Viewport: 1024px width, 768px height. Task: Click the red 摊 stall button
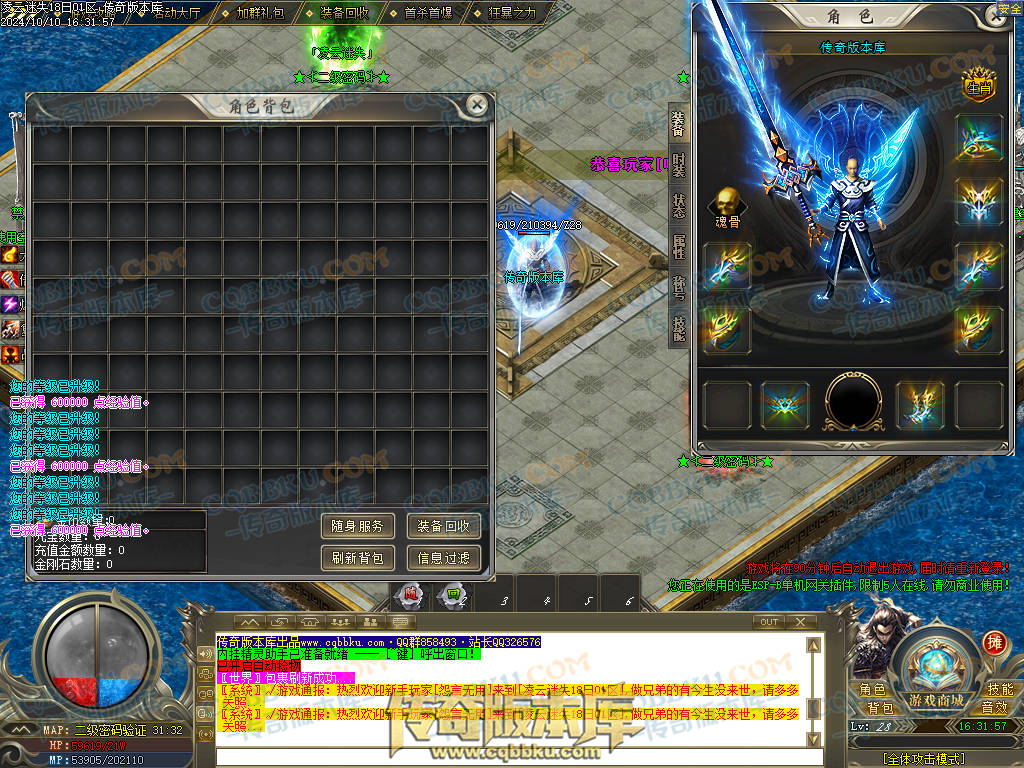click(x=994, y=642)
